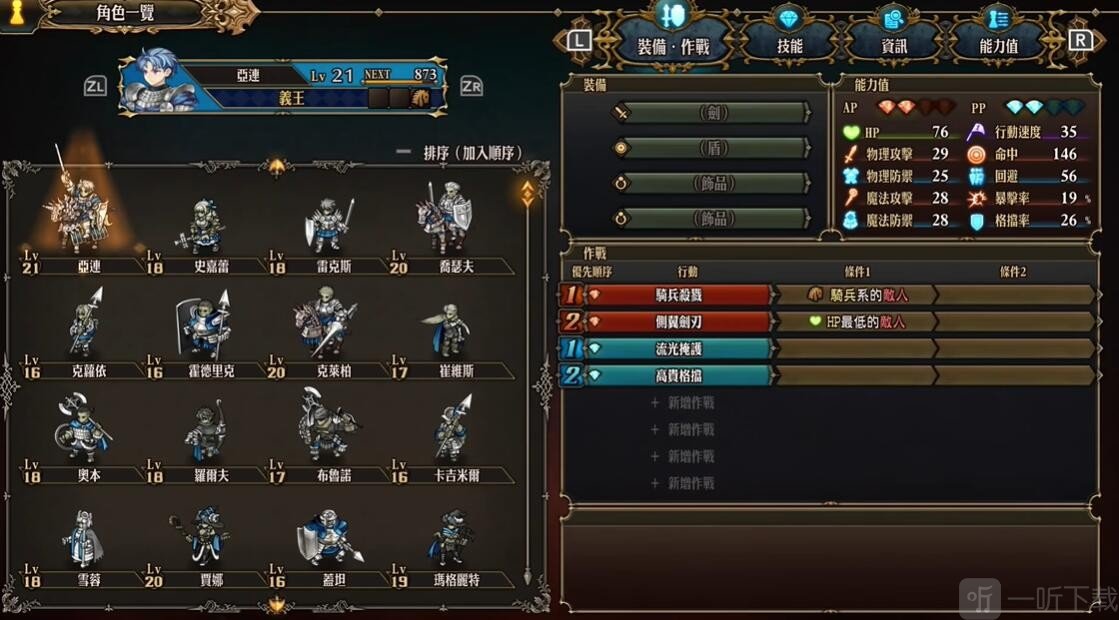Image resolution: width=1119 pixels, height=620 pixels.
Task: Open the 盾 equipment slot
Action: pos(712,148)
